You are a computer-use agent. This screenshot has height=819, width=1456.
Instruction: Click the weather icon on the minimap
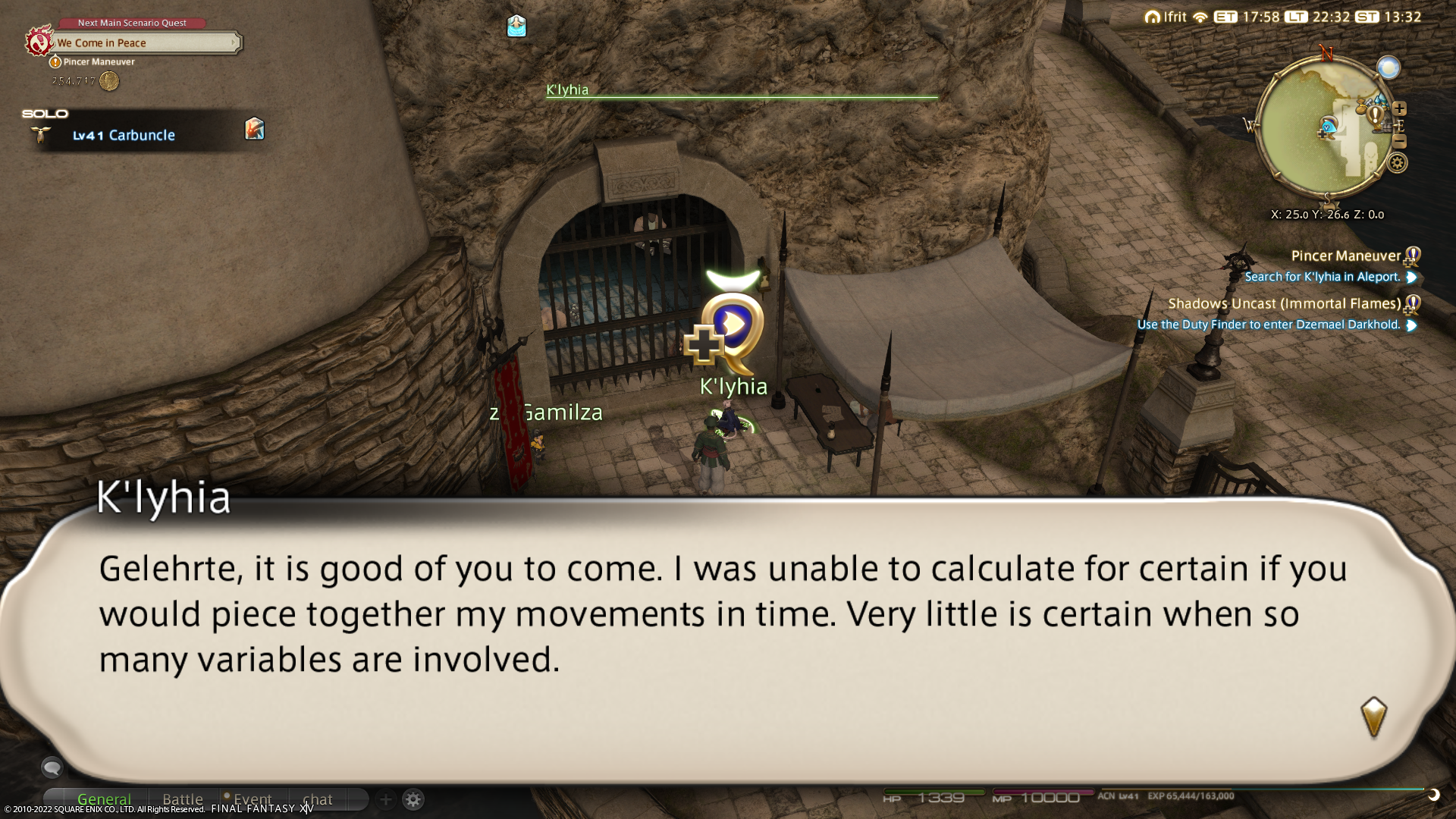(x=1389, y=68)
